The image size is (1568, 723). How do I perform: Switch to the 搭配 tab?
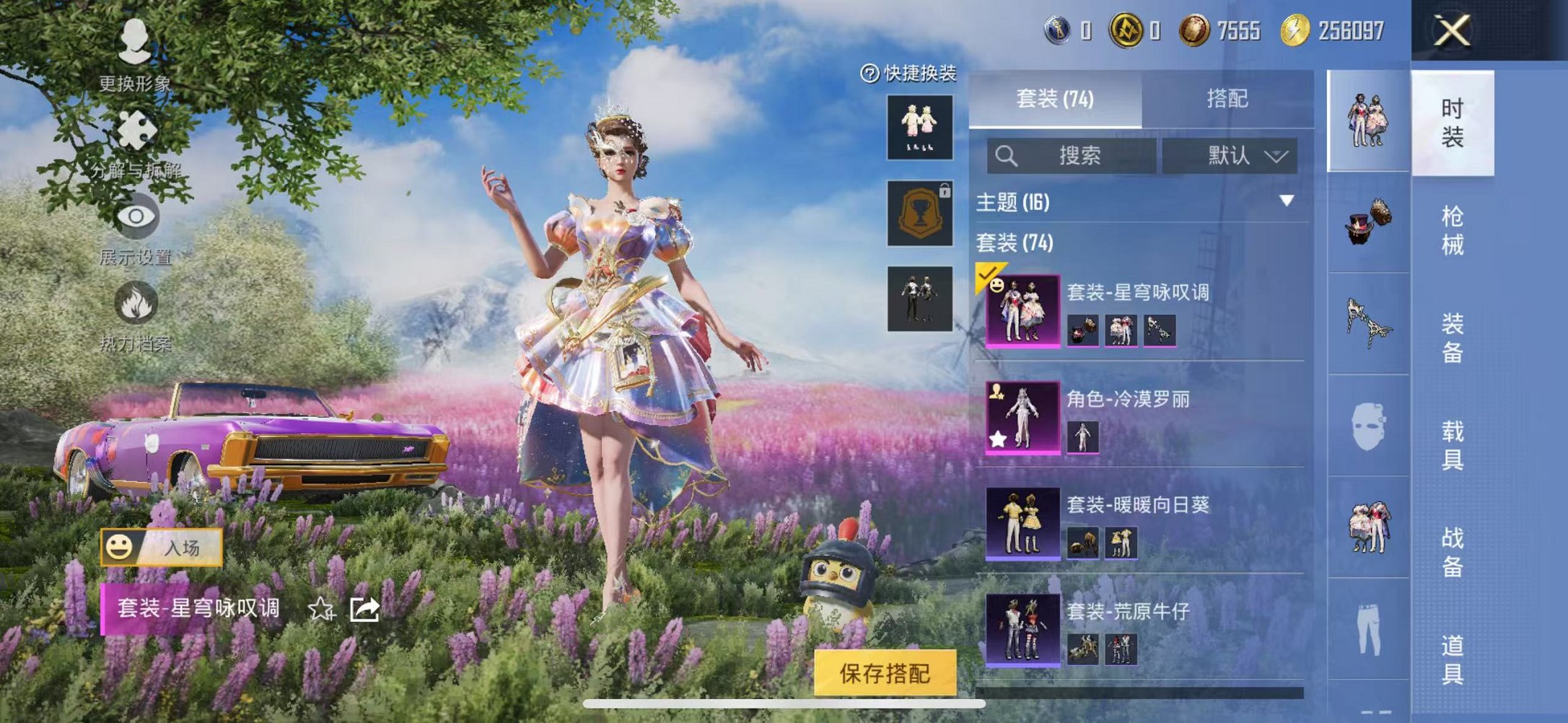pyautogui.click(x=1227, y=99)
